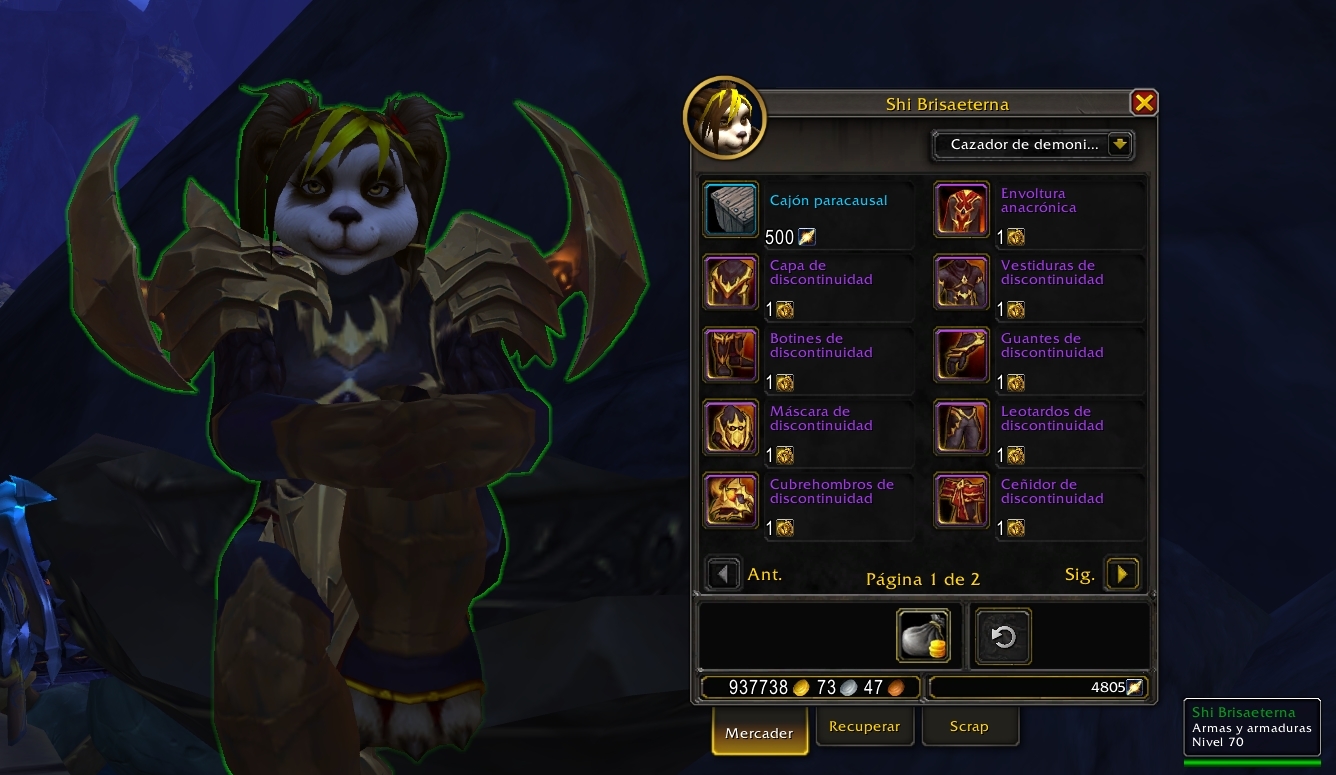This screenshot has width=1336, height=775.
Task: Select Máscara de discontinuidad helm
Action: pyautogui.click(x=730, y=427)
